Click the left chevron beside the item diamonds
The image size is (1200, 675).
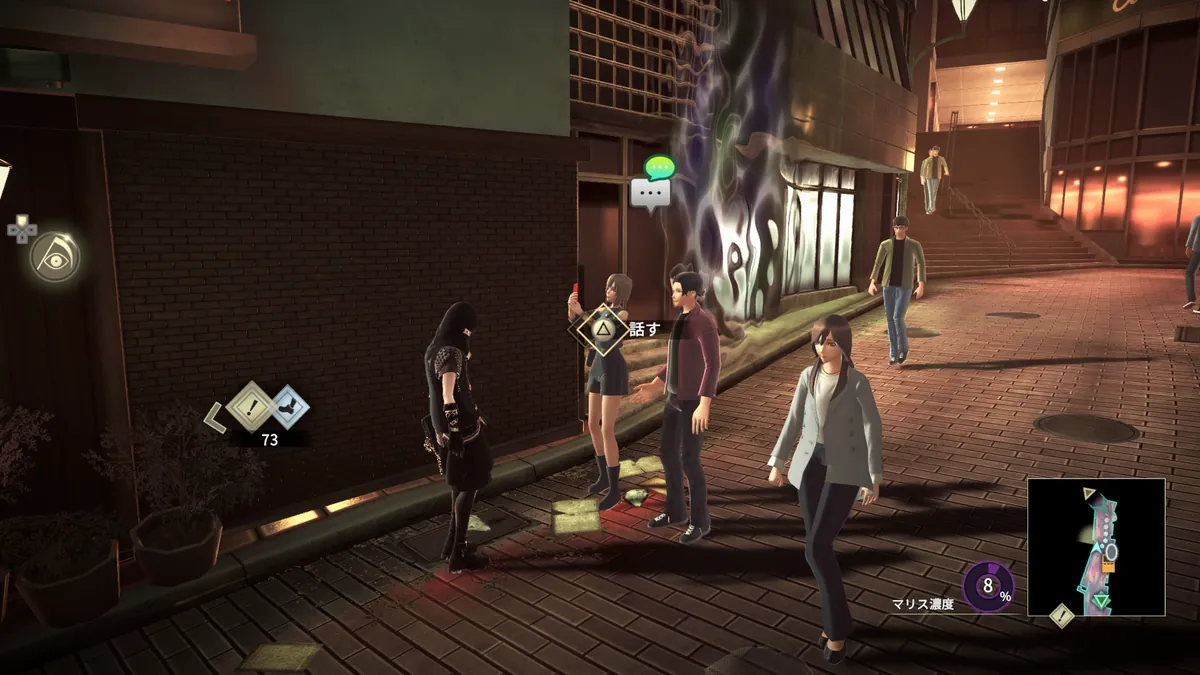pyautogui.click(x=215, y=417)
